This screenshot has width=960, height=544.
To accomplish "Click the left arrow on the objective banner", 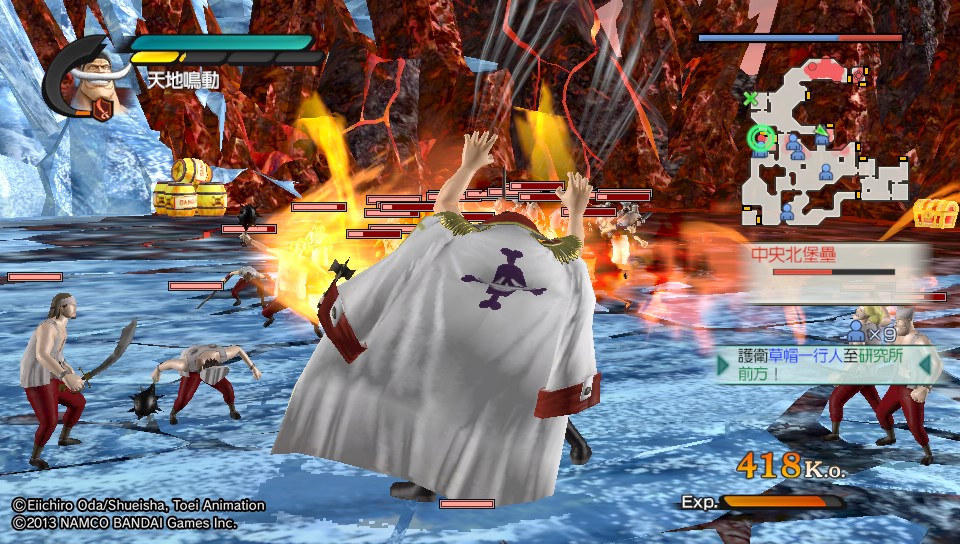I will [723, 366].
